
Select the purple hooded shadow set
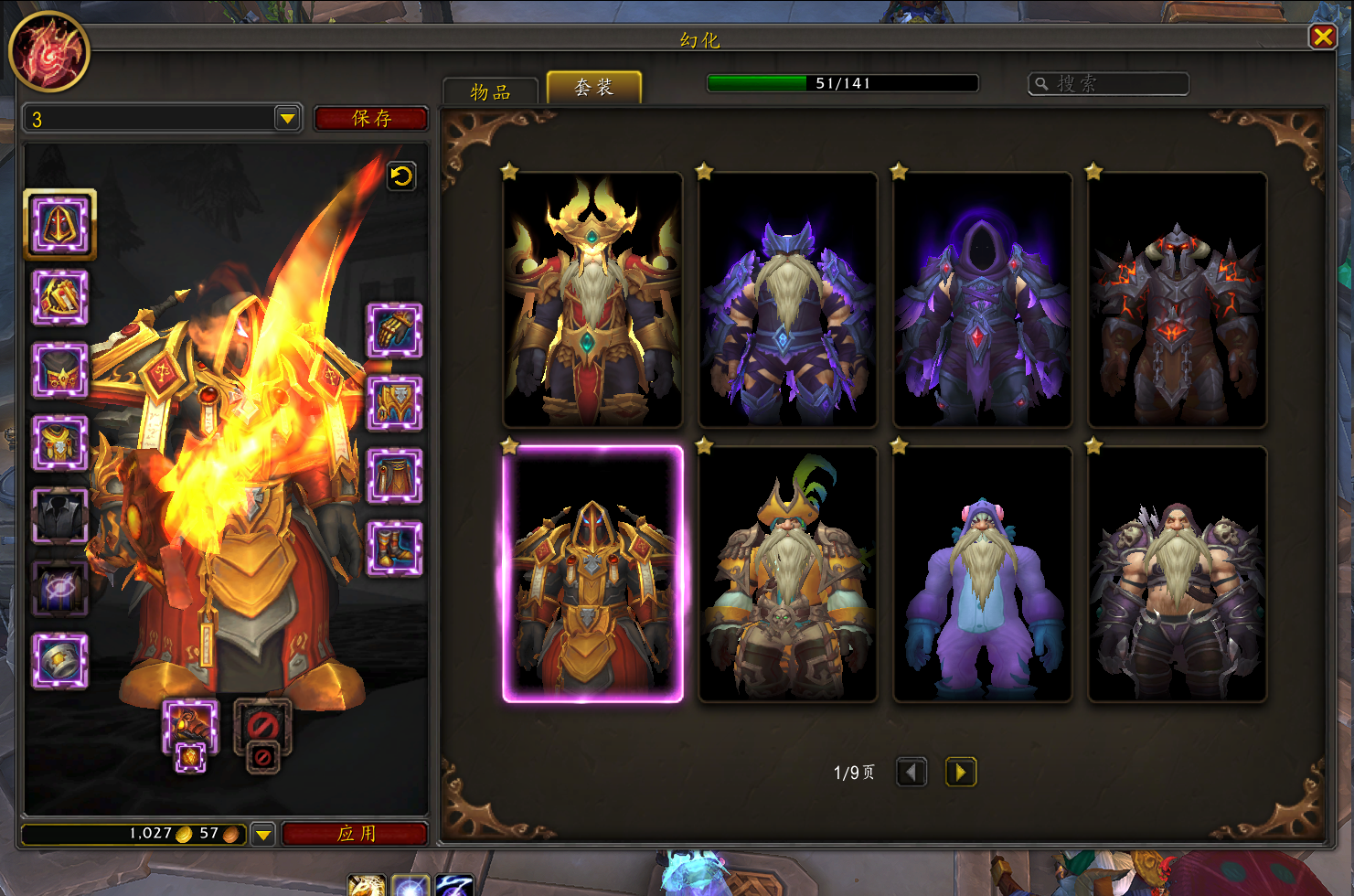[x=982, y=300]
